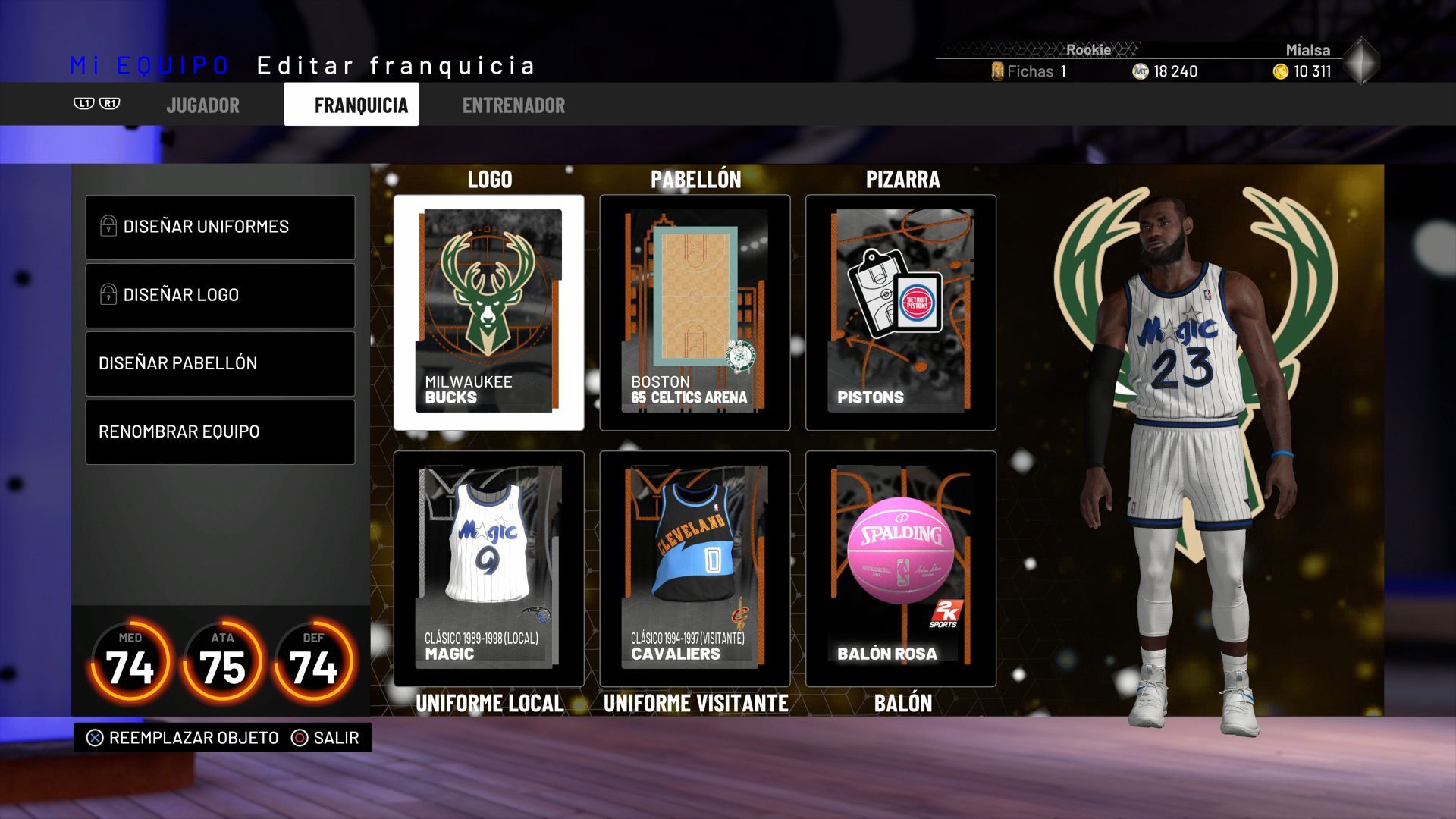
Task: Pick the Pistons playbook card
Action: click(901, 312)
